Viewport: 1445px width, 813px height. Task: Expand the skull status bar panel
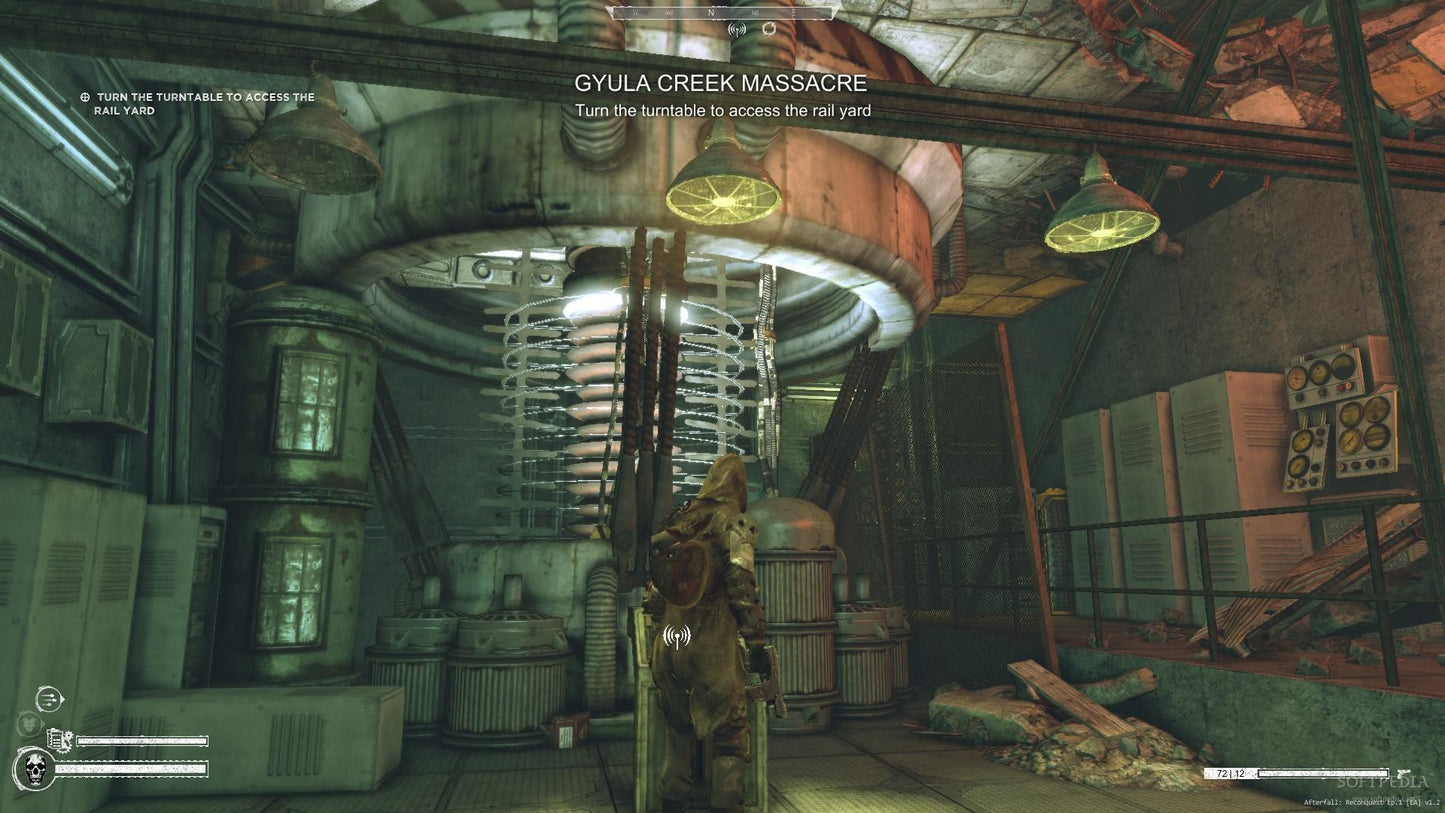[130, 769]
